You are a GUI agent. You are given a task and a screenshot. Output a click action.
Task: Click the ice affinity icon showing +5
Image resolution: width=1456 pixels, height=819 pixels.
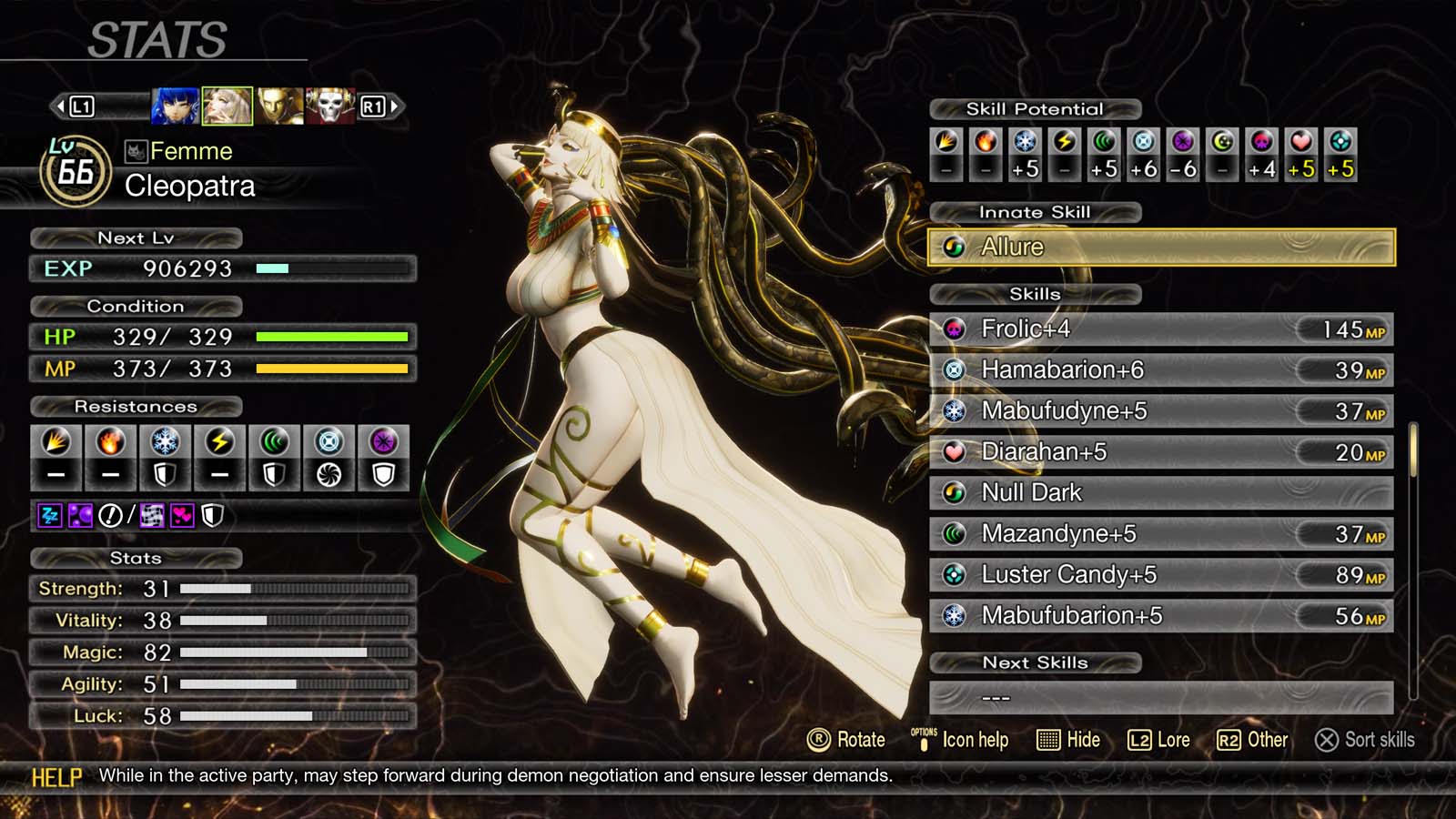coord(1026,141)
